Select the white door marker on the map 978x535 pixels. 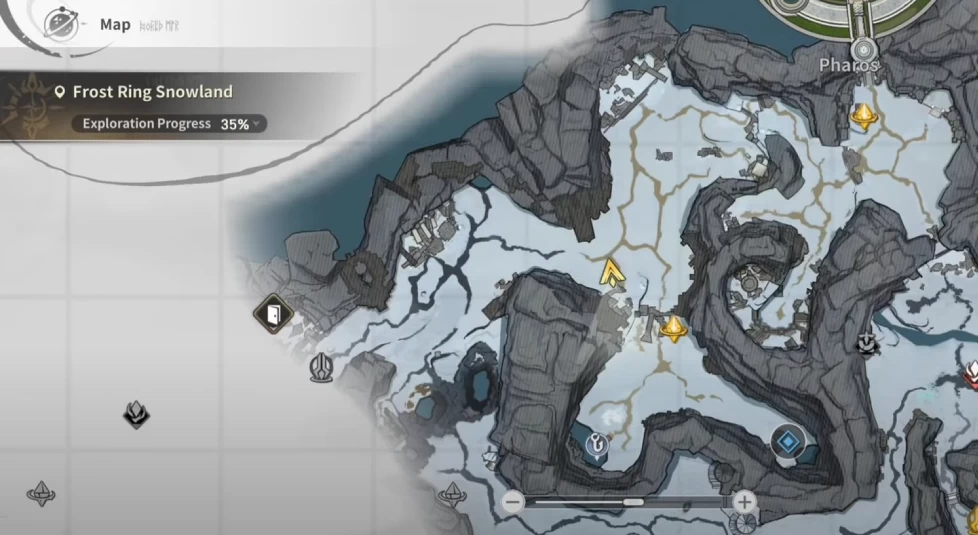click(272, 316)
